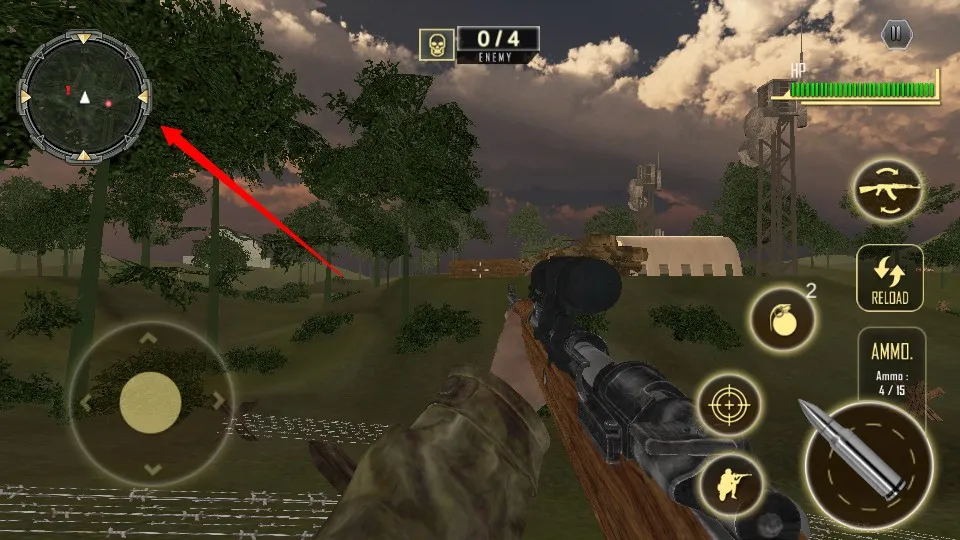This screenshot has width=960, height=540.
Task: Click the circular radar minimap
Action: tap(85, 97)
